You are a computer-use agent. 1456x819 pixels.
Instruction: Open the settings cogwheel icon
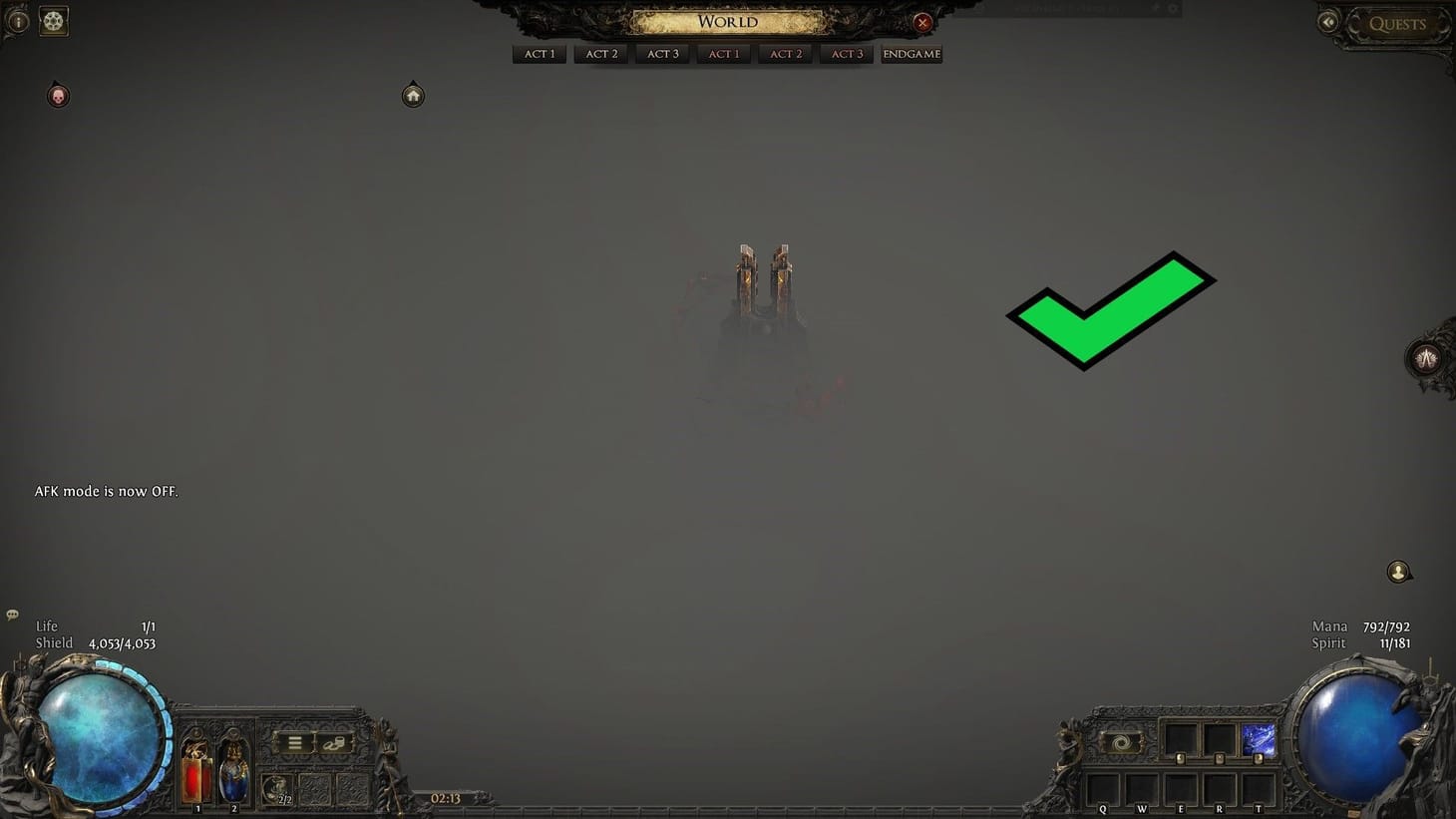coord(53,20)
